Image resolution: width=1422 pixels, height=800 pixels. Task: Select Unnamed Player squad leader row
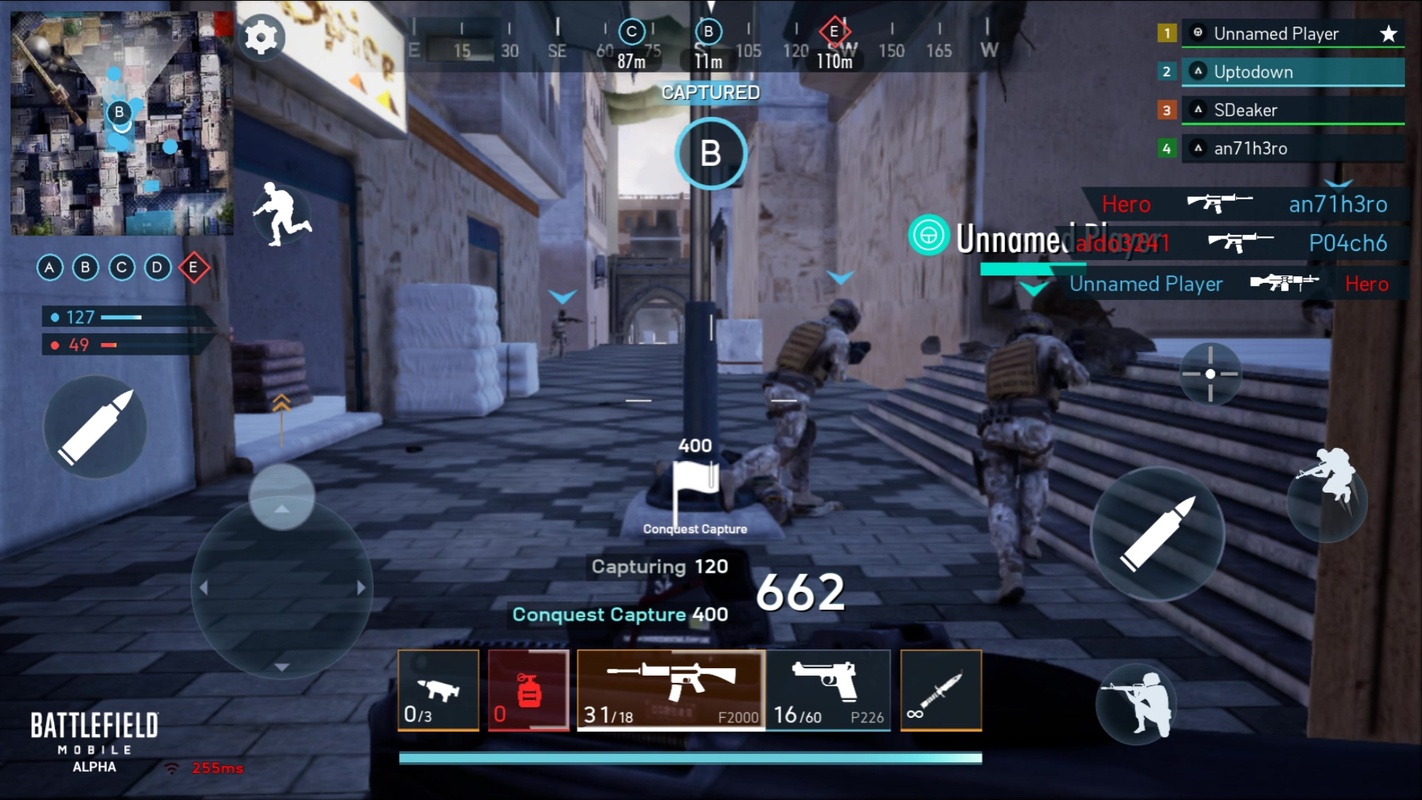[x=1292, y=34]
